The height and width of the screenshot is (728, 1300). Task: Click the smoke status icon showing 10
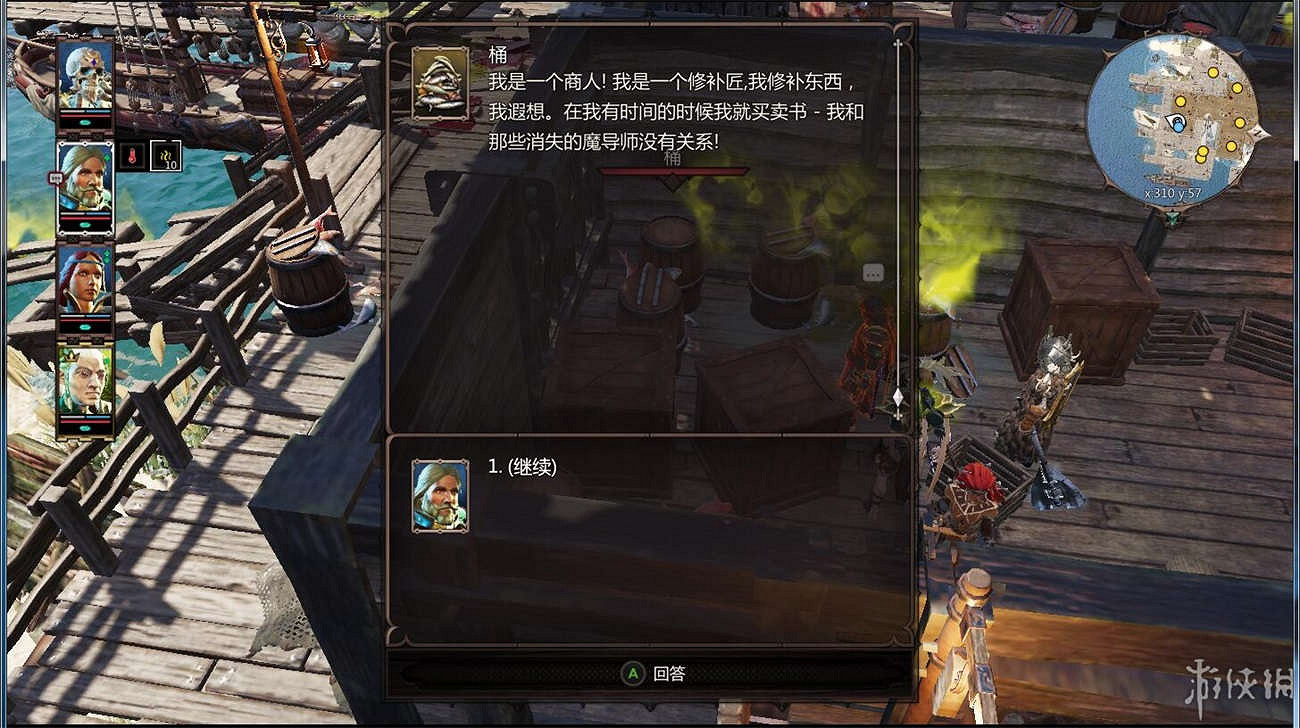point(166,156)
